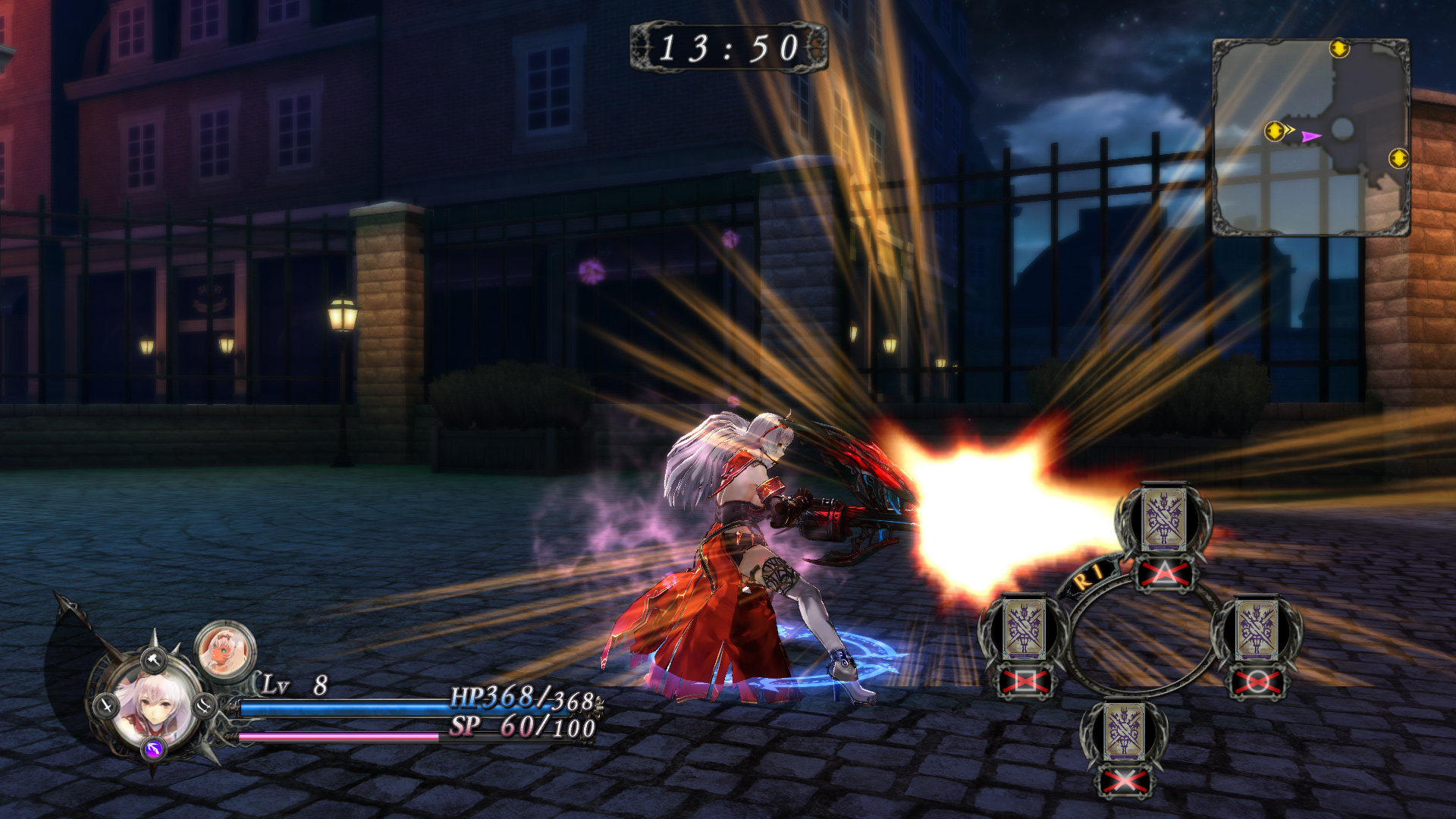Choose the Servan card in the square slot

click(x=1025, y=631)
